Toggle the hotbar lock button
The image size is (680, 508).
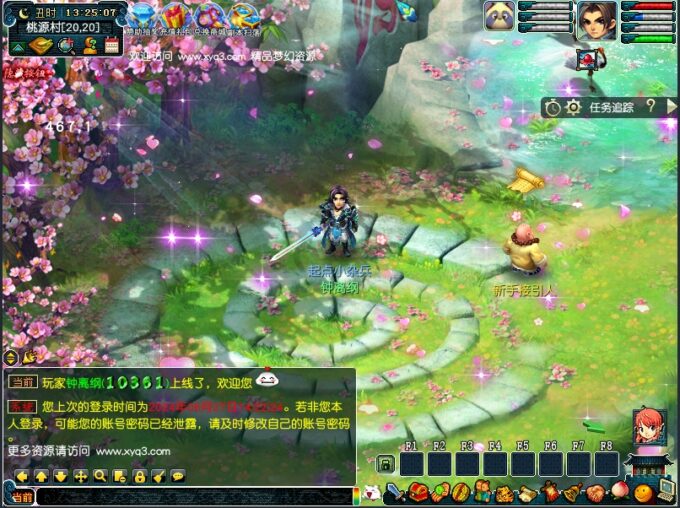pos(385,464)
